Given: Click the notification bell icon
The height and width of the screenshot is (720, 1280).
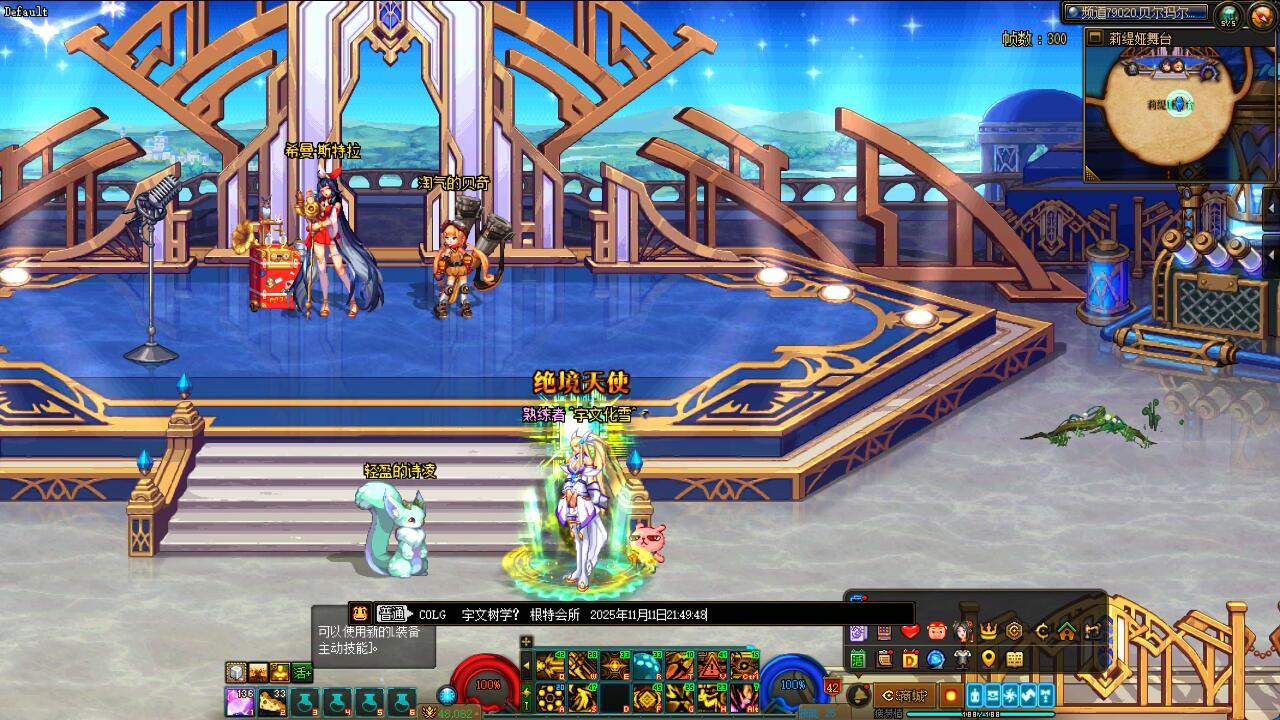Looking at the screenshot, I should click(858, 695).
